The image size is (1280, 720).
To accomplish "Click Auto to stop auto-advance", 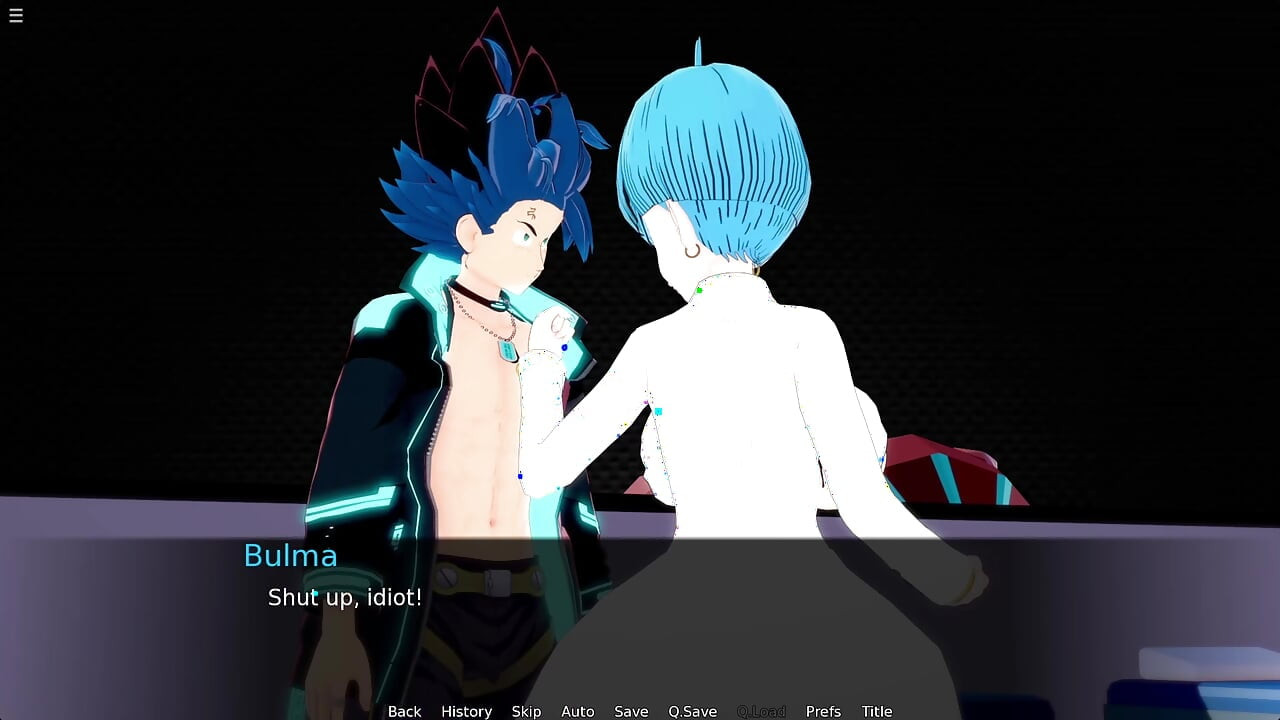I will [578, 711].
